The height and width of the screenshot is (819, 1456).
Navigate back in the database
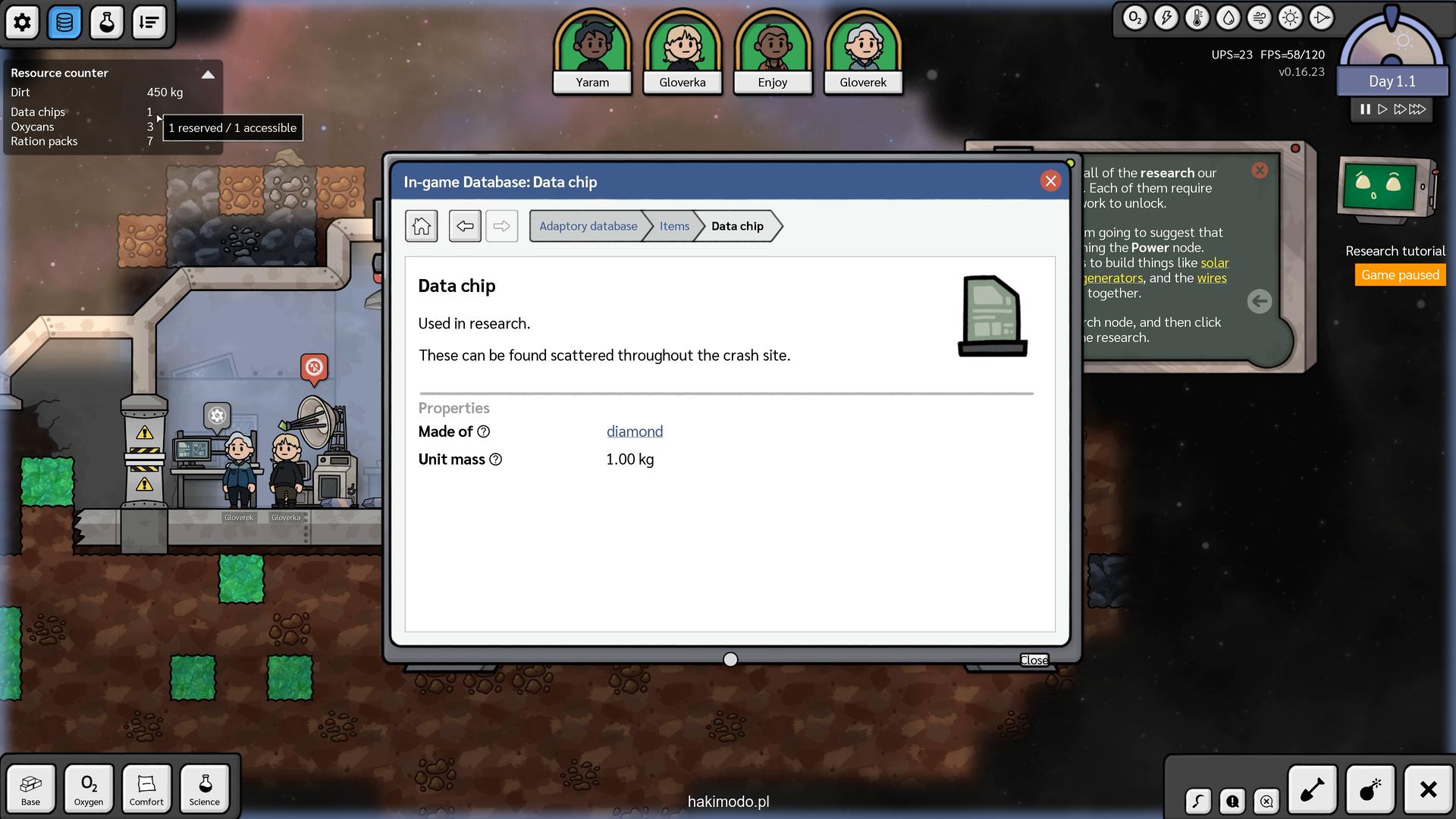click(x=465, y=226)
